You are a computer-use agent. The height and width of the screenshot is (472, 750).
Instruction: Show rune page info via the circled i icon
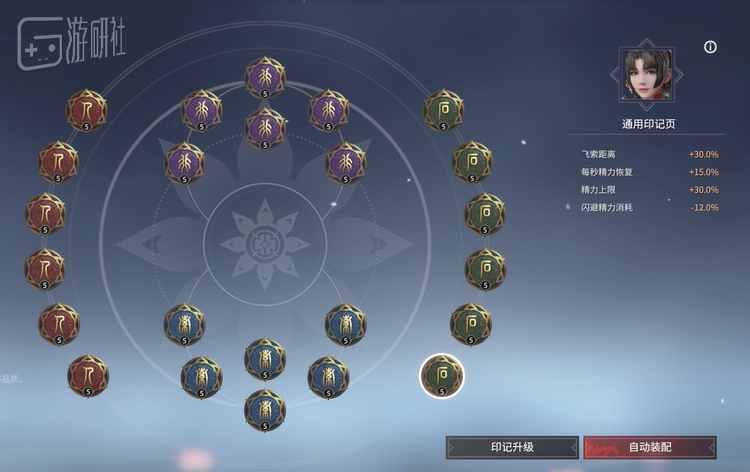coord(711,47)
